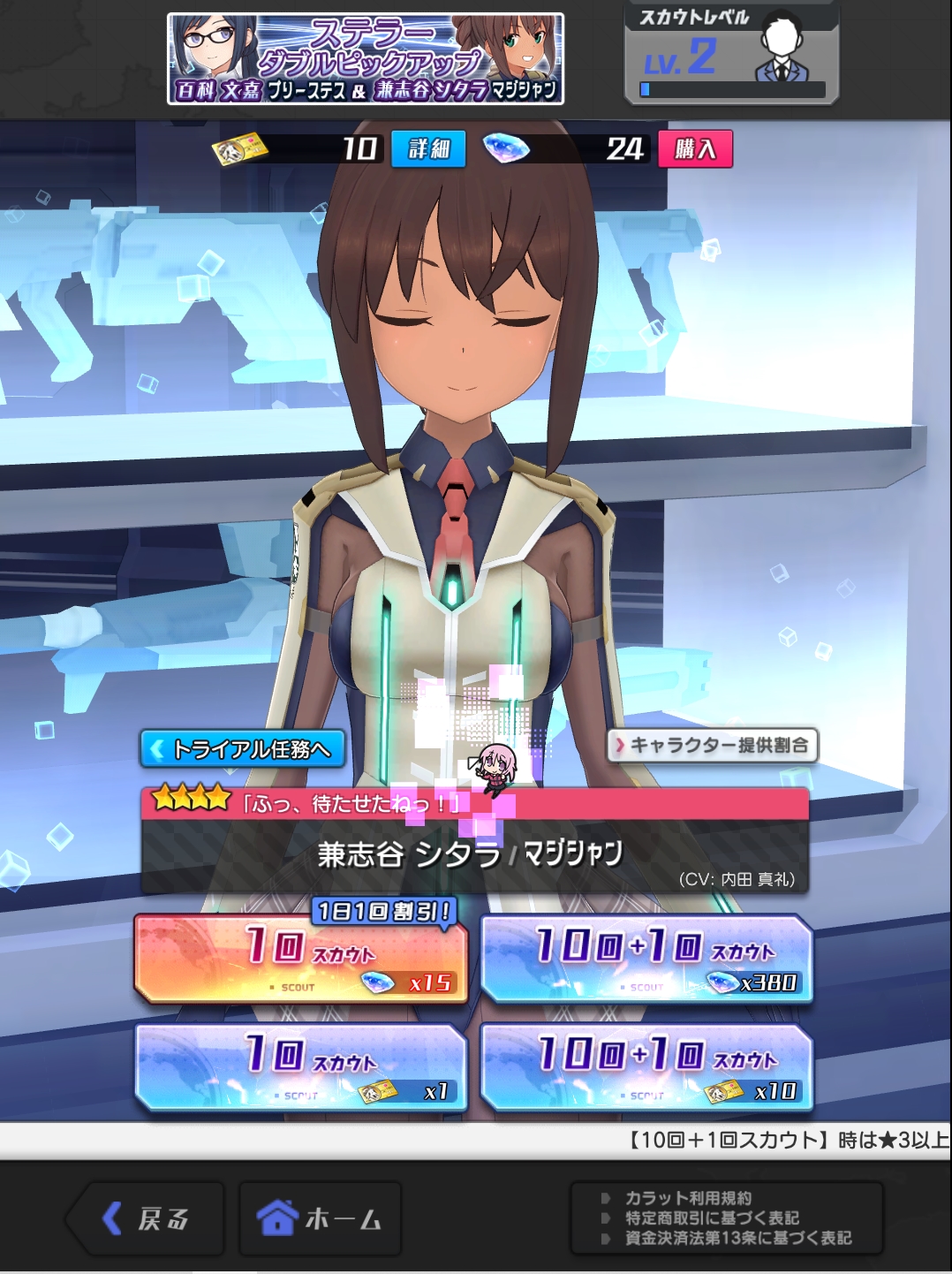Screen dimensions: 952x1274
Task: Open the ステラー double pickup banner
Action: point(366,59)
